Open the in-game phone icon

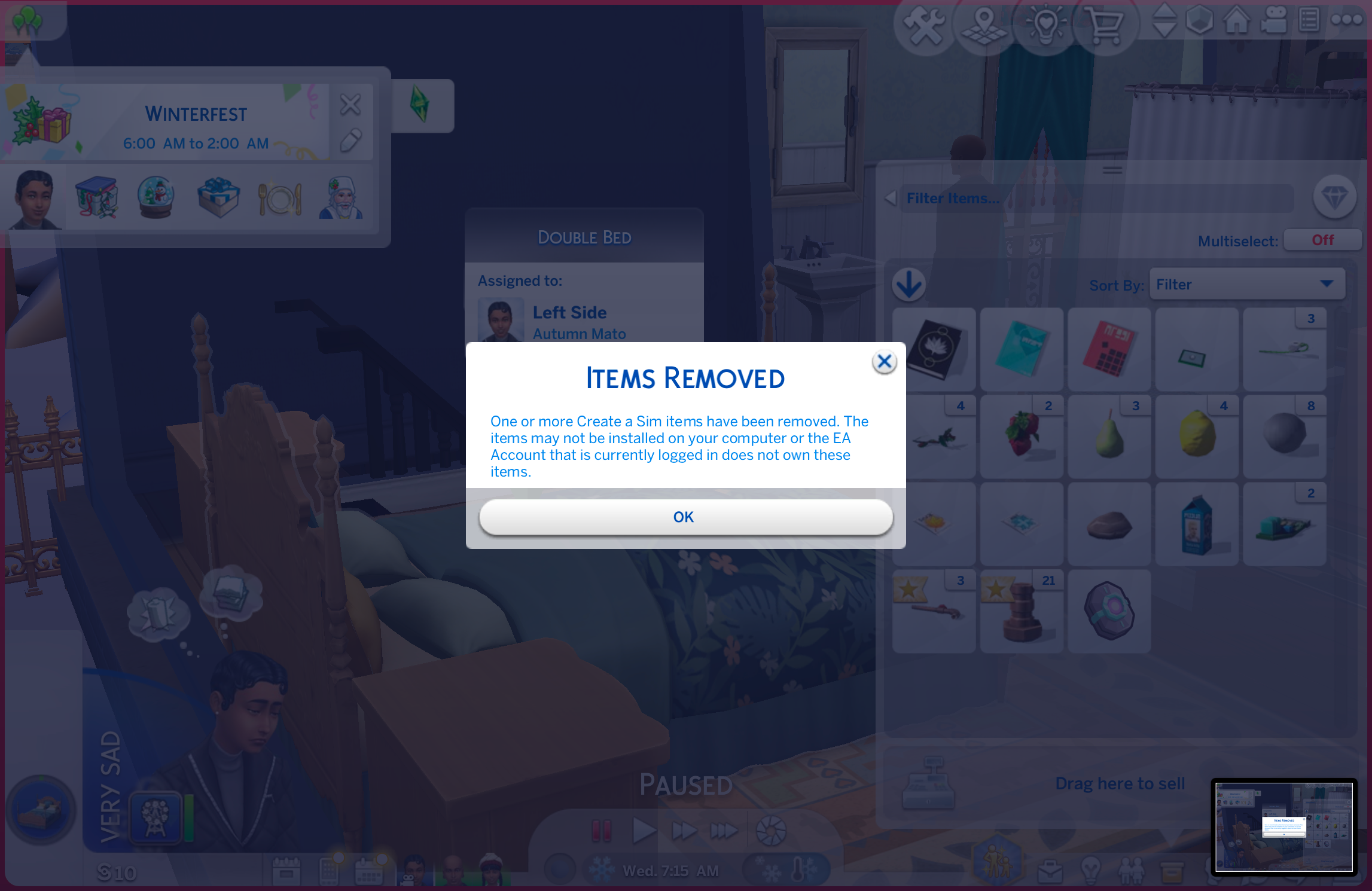[328, 872]
